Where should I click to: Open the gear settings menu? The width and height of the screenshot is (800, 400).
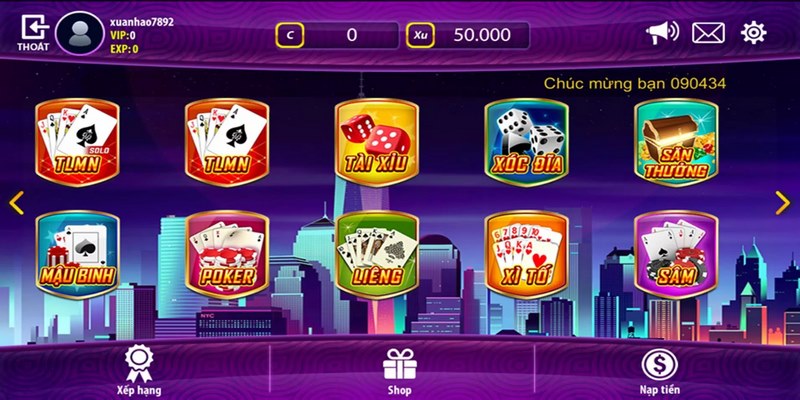point(753,33)
